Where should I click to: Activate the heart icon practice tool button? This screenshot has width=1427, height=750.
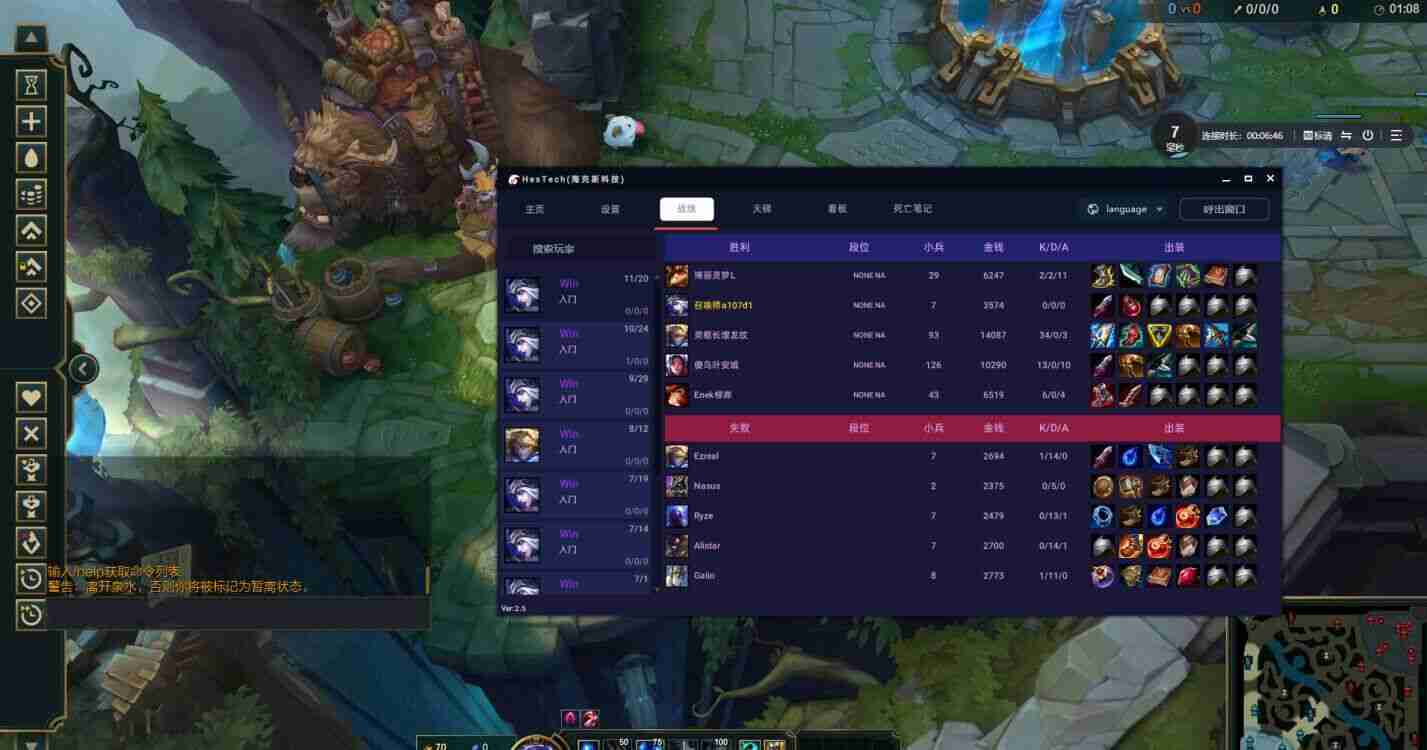[x=32, y=397]
